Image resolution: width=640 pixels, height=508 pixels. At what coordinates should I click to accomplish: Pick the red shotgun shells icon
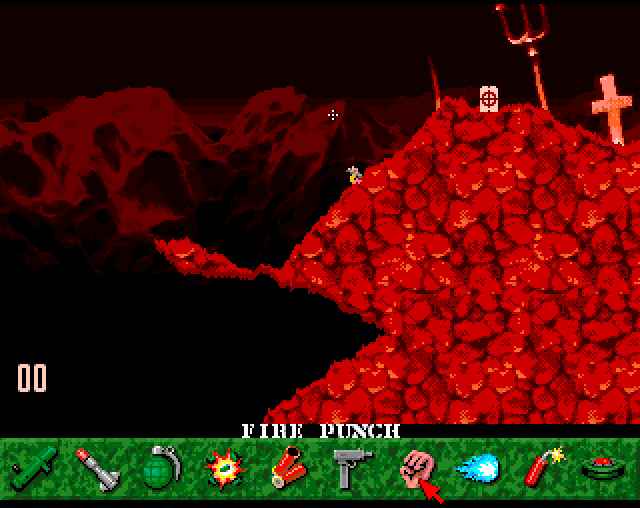coord(288,467)
